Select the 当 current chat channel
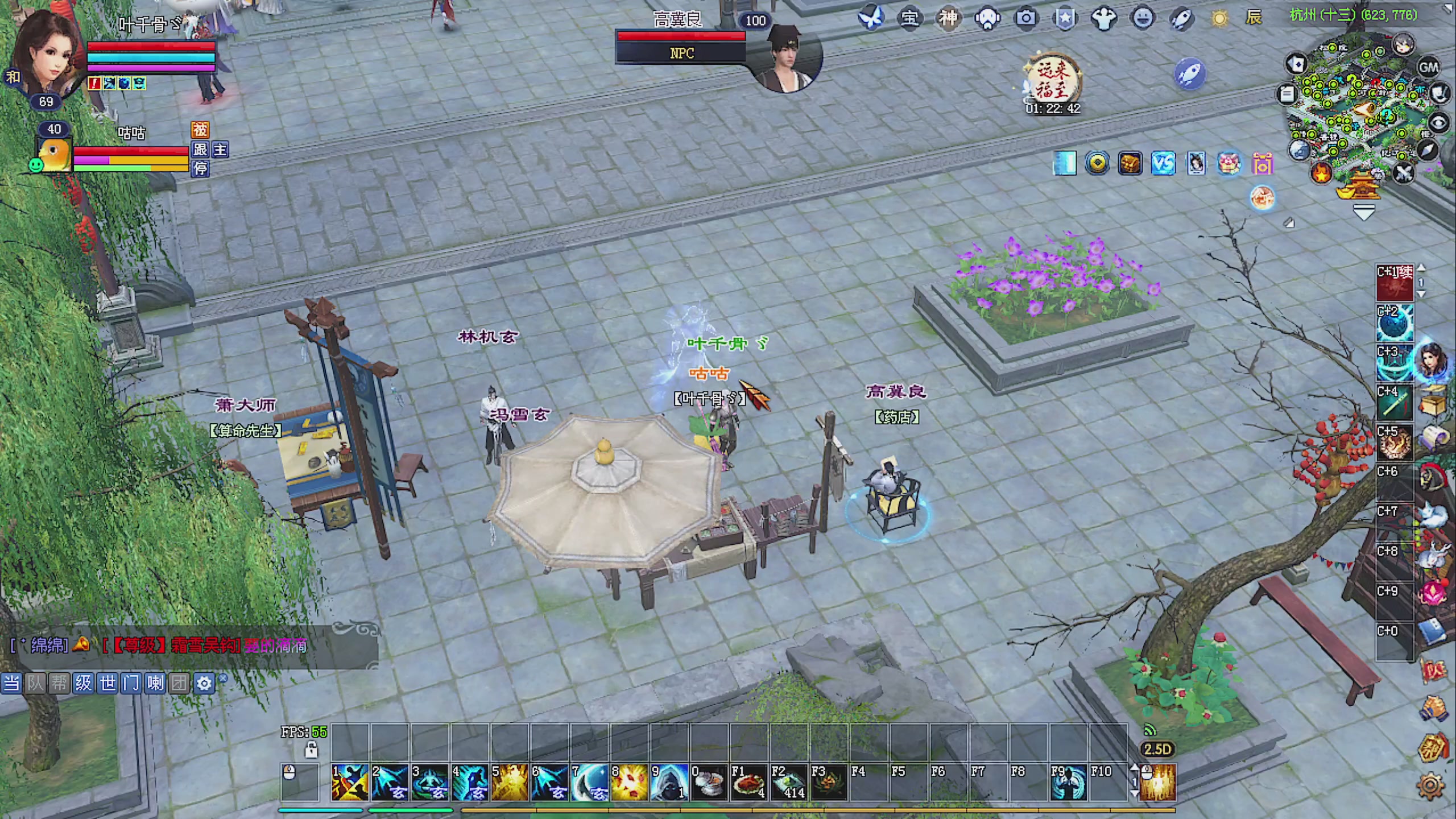The image size is (1456, 819). tap(11, 682)
